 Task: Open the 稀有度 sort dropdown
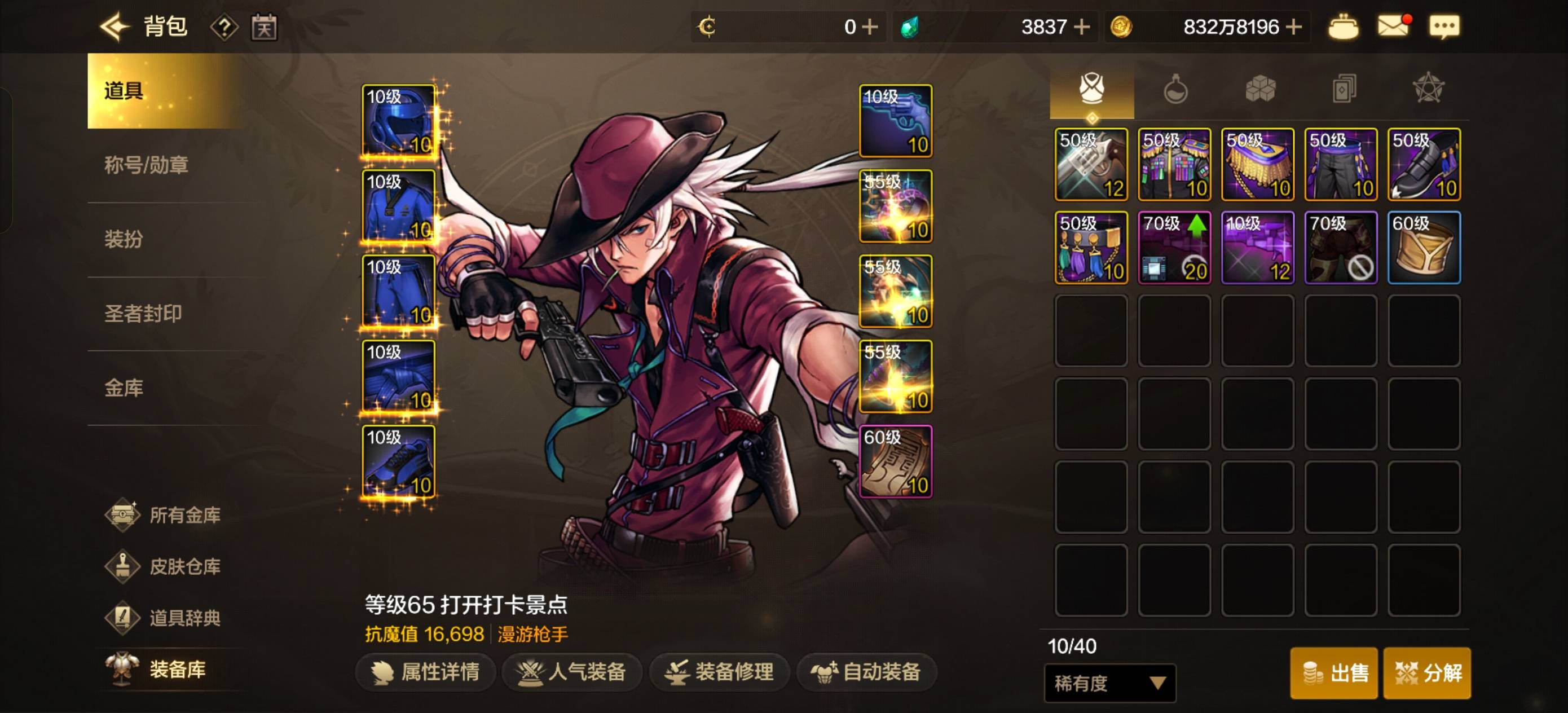point(1109,683)
